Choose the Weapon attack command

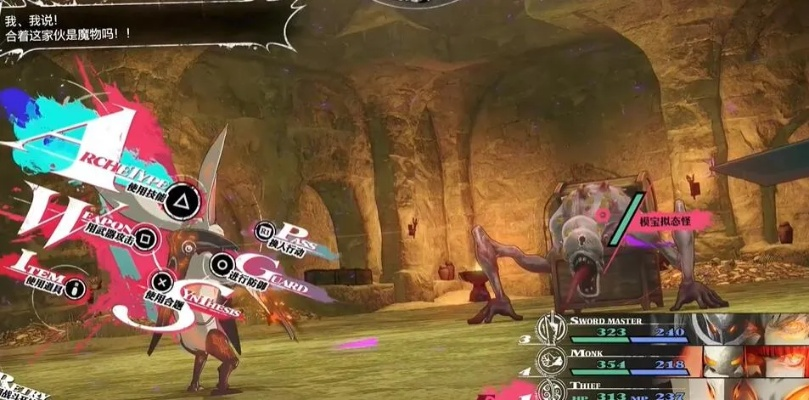145,238
